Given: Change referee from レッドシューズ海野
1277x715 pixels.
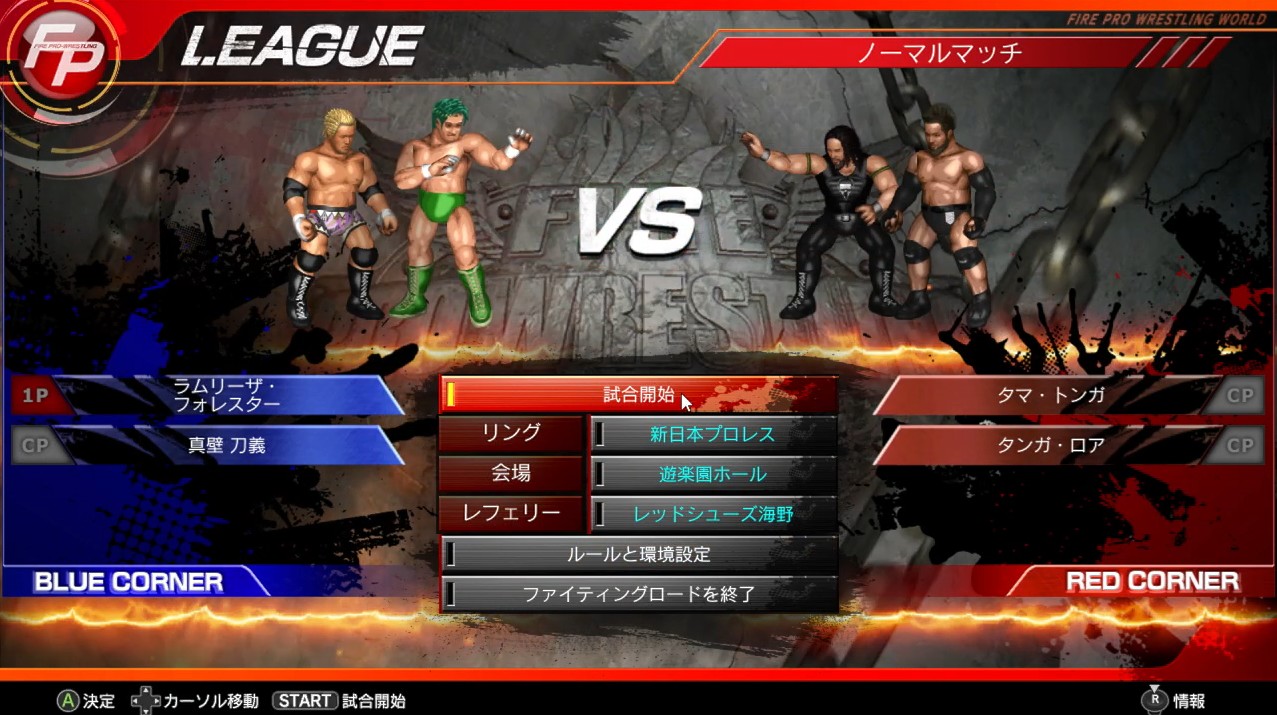Looking at the screenshot, I should [713, 515].
